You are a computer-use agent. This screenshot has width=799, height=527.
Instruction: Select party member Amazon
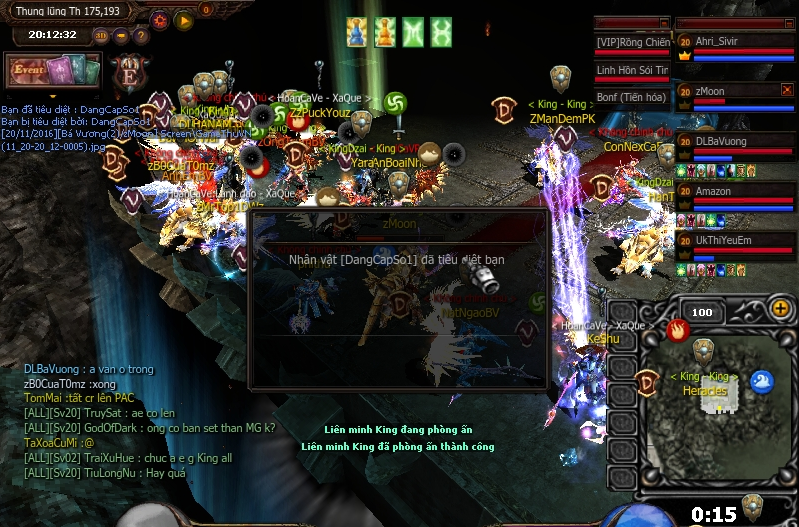735,191
